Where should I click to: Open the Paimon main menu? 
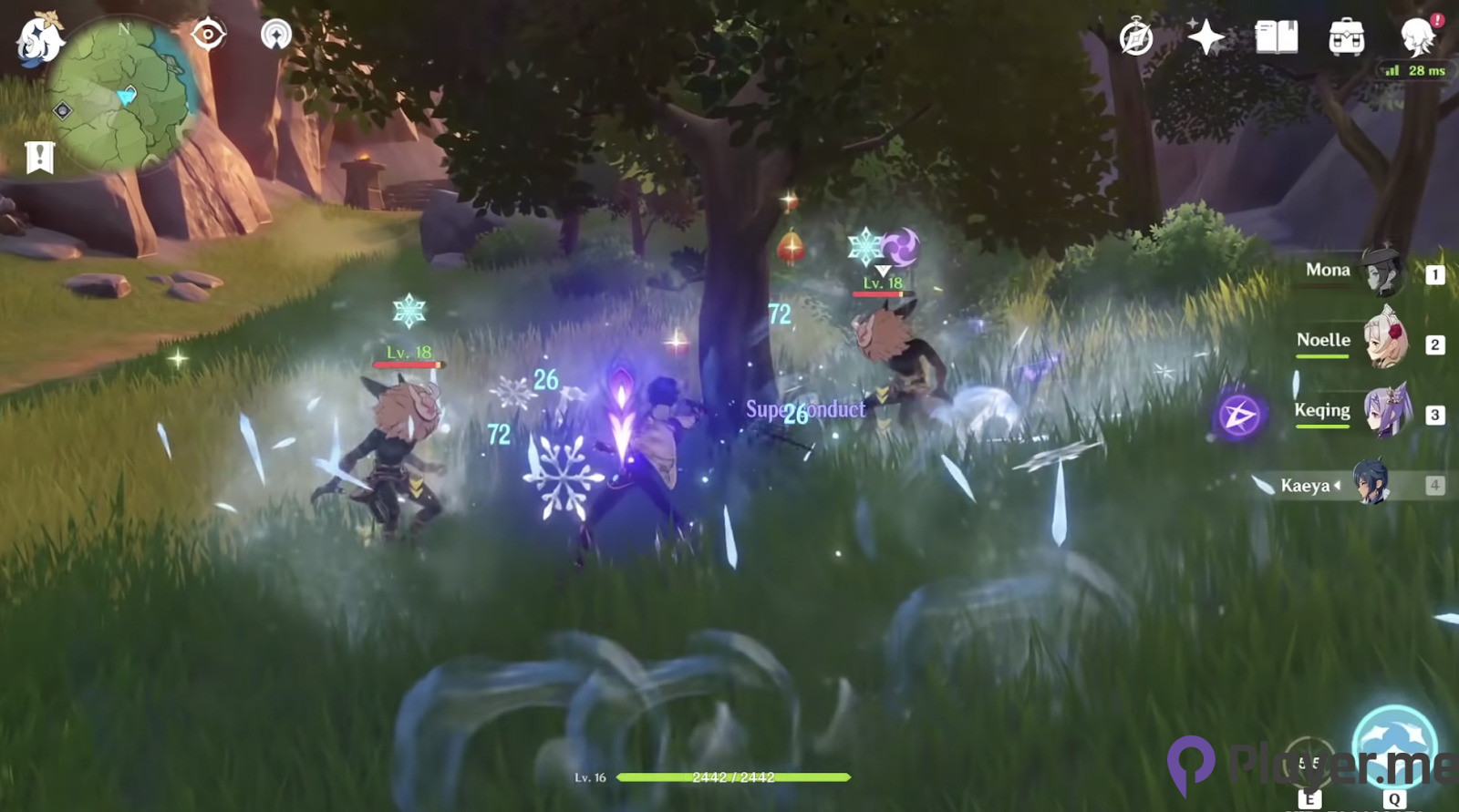pyautogui.click(x=39, y=39)
